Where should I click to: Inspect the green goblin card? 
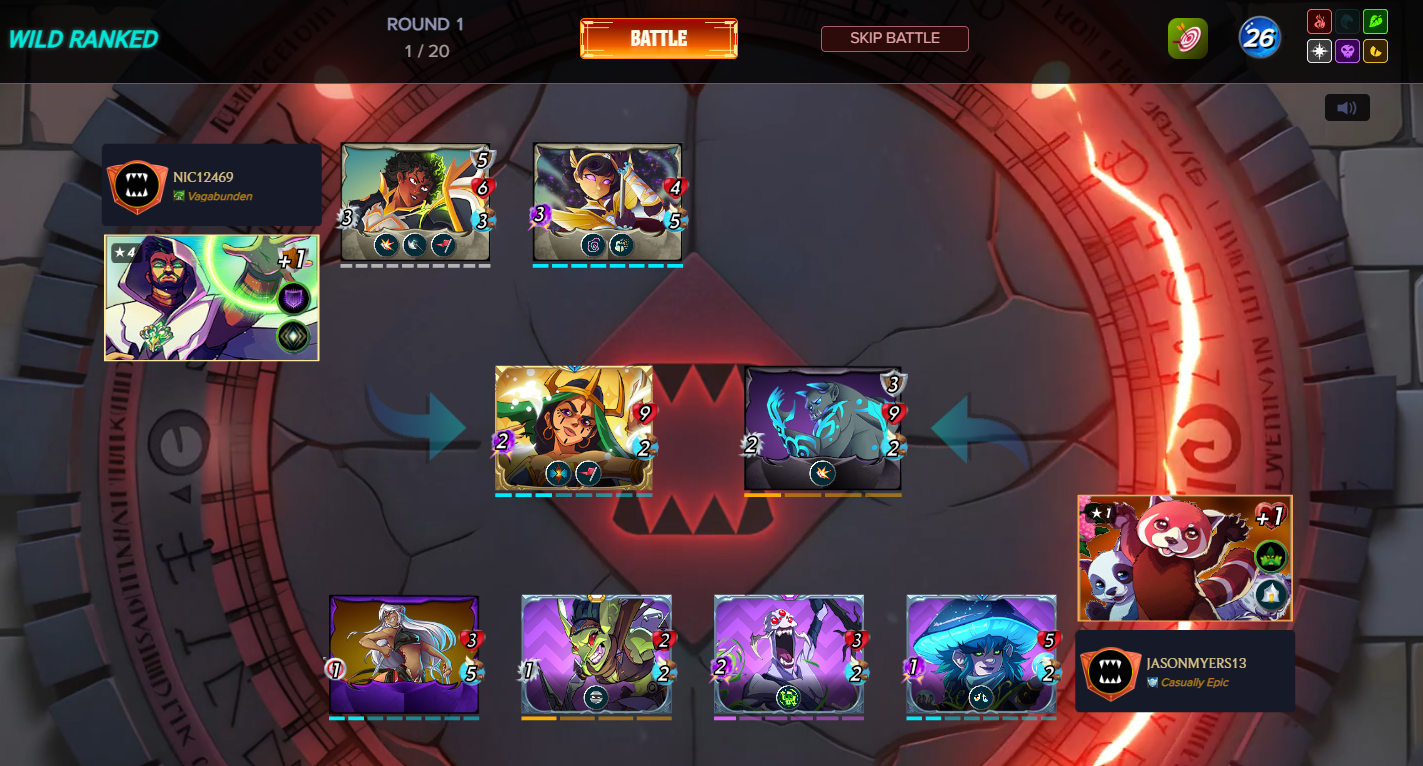pyautogui.click(x=596, y=655)
